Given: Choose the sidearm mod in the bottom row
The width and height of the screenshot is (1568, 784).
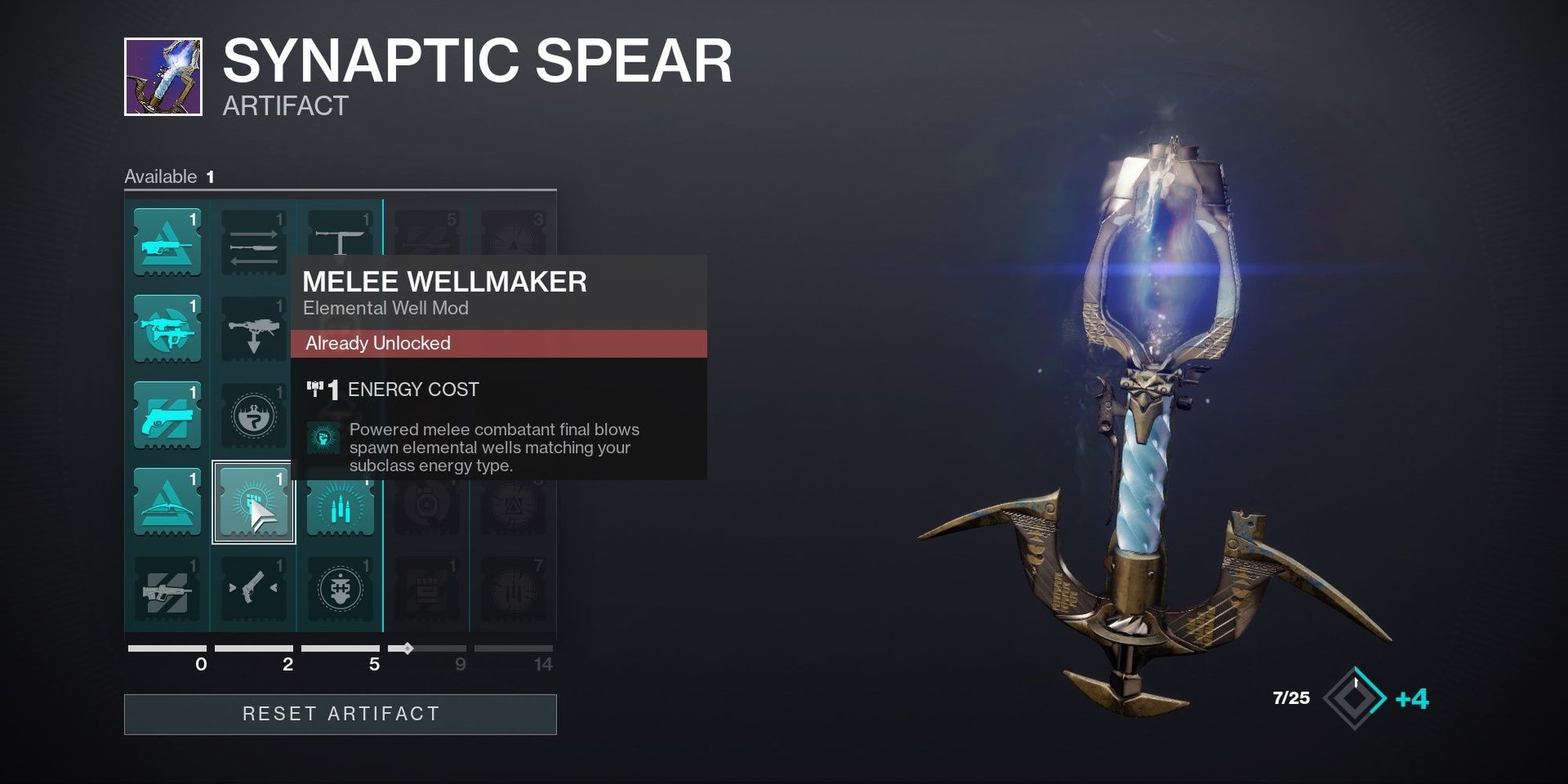Looking at the screenshot, I should point(252,588).
